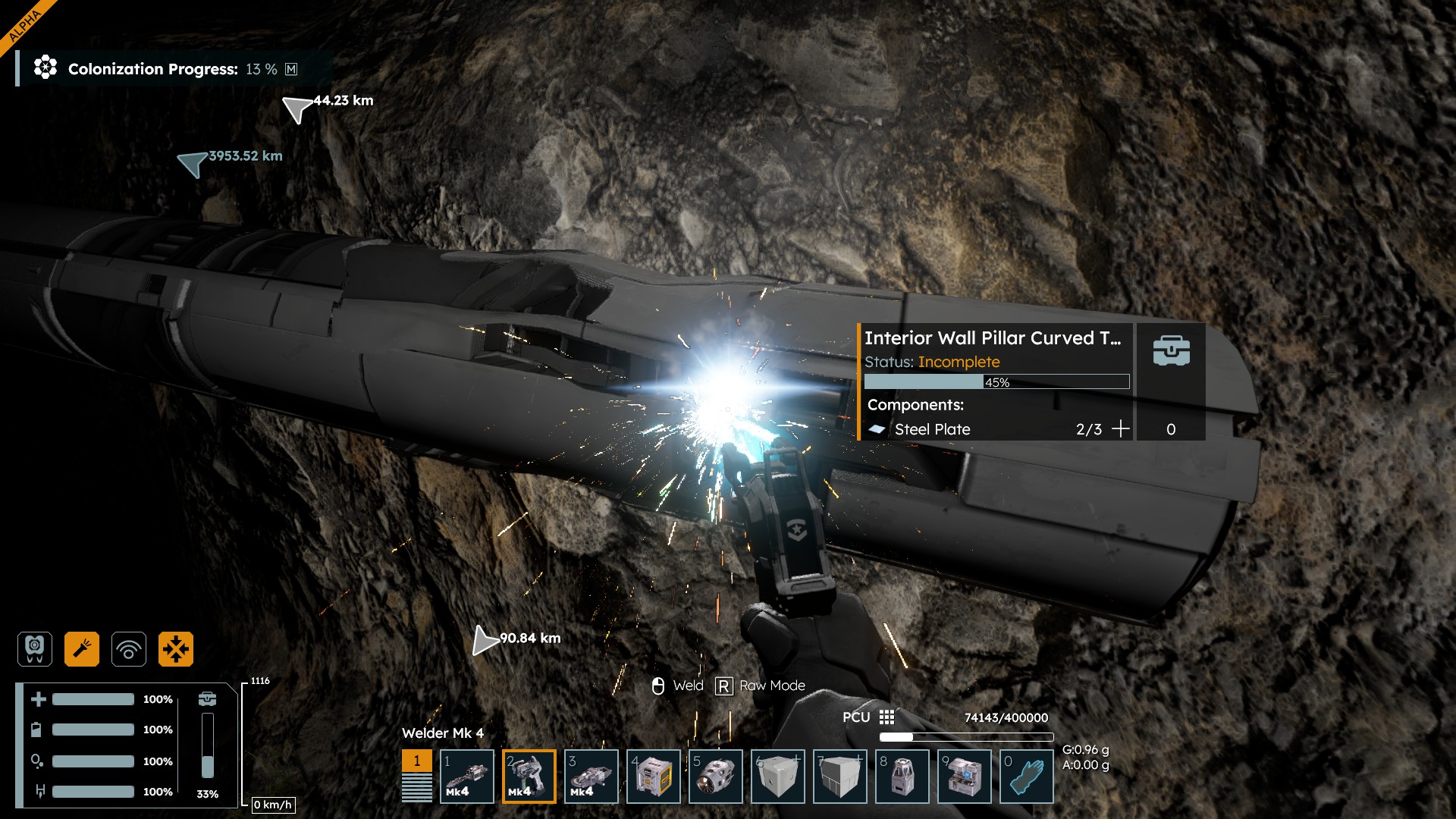Toggle the flashlight icon
This screenshot has width=1456, height=819.
(82, 649)
